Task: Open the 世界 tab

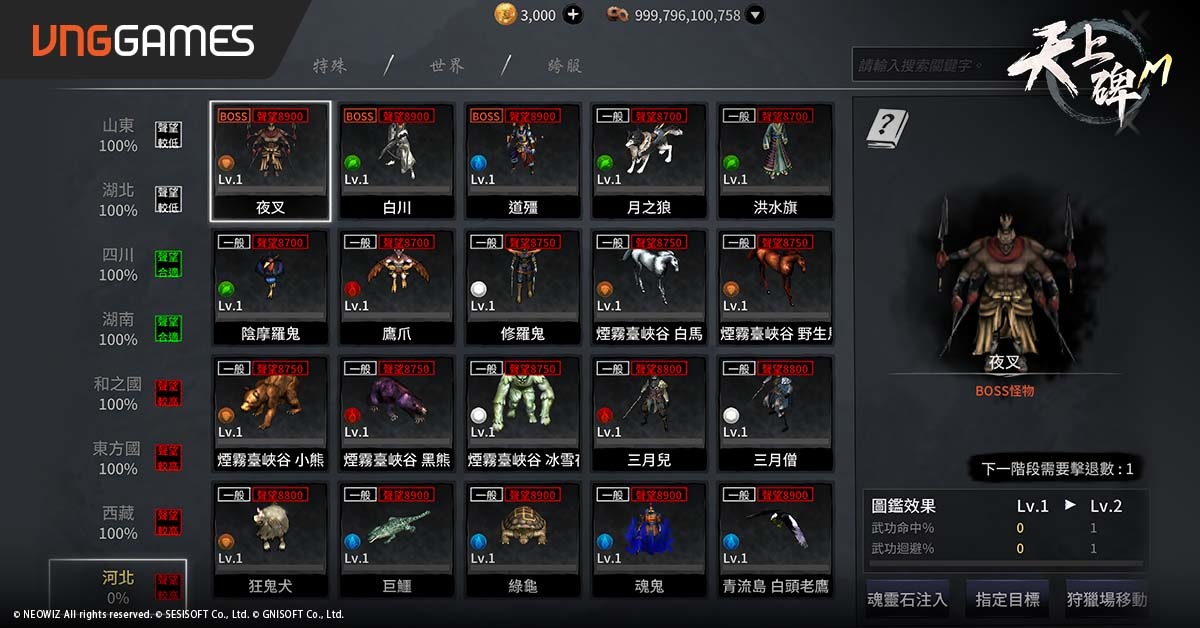Action: 446,66
